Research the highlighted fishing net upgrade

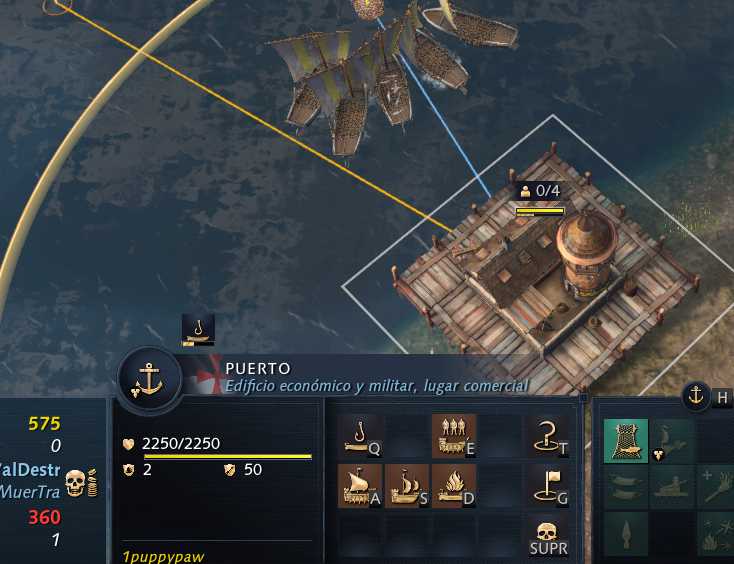626,440
